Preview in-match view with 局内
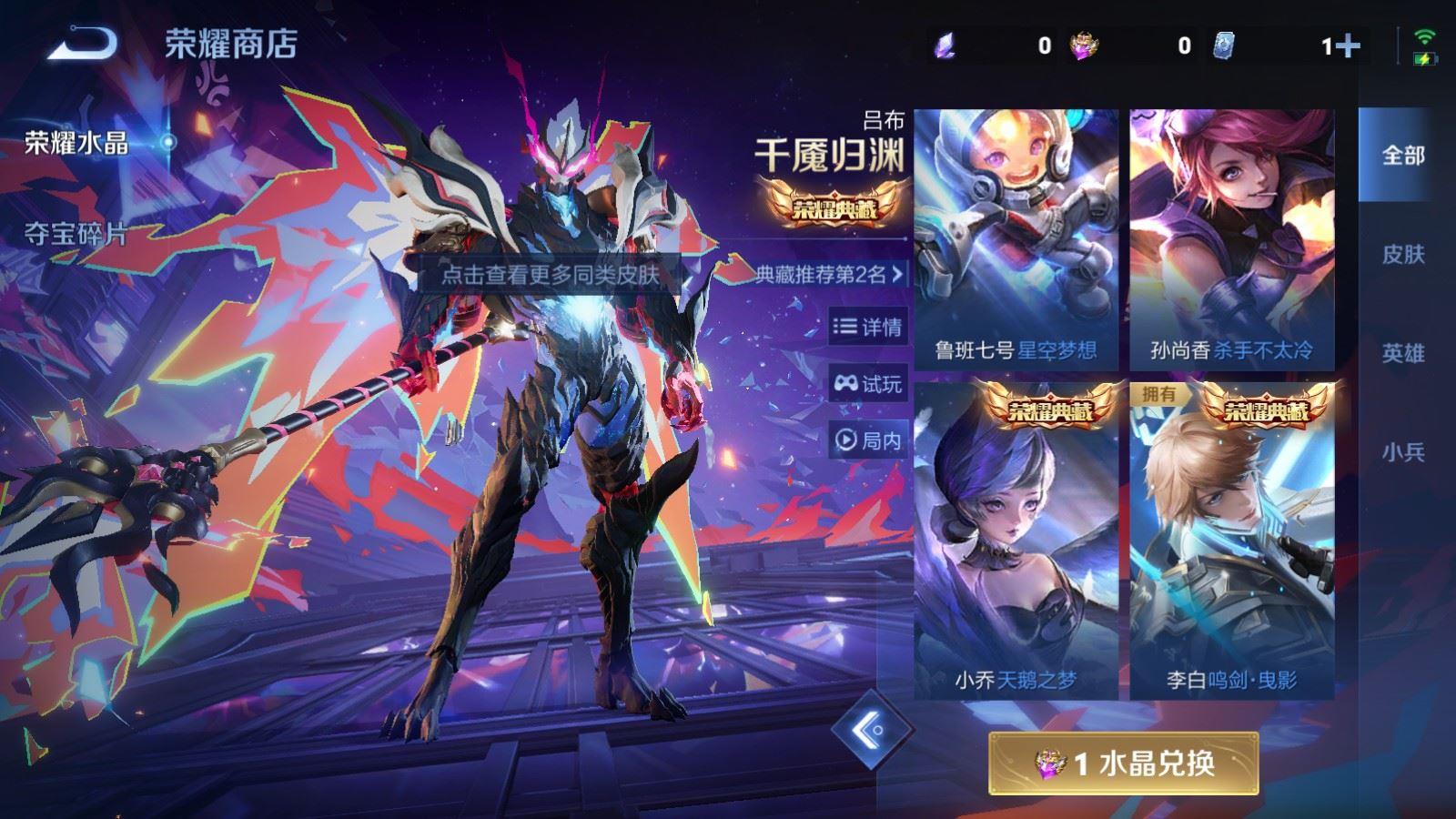This screenshot has height=819, width=1456. pyautogui.click(x=868, y=440)
